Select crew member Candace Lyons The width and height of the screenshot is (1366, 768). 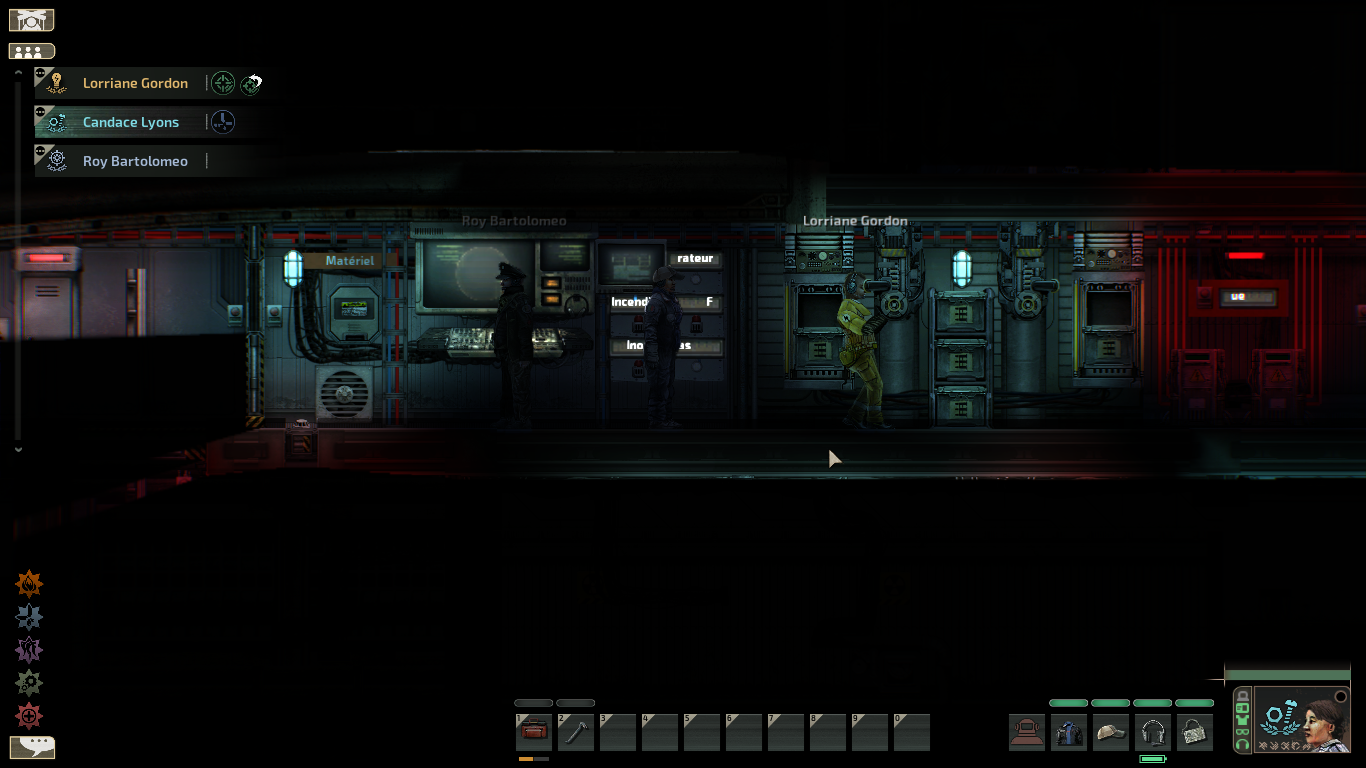[x=131, y=123]
